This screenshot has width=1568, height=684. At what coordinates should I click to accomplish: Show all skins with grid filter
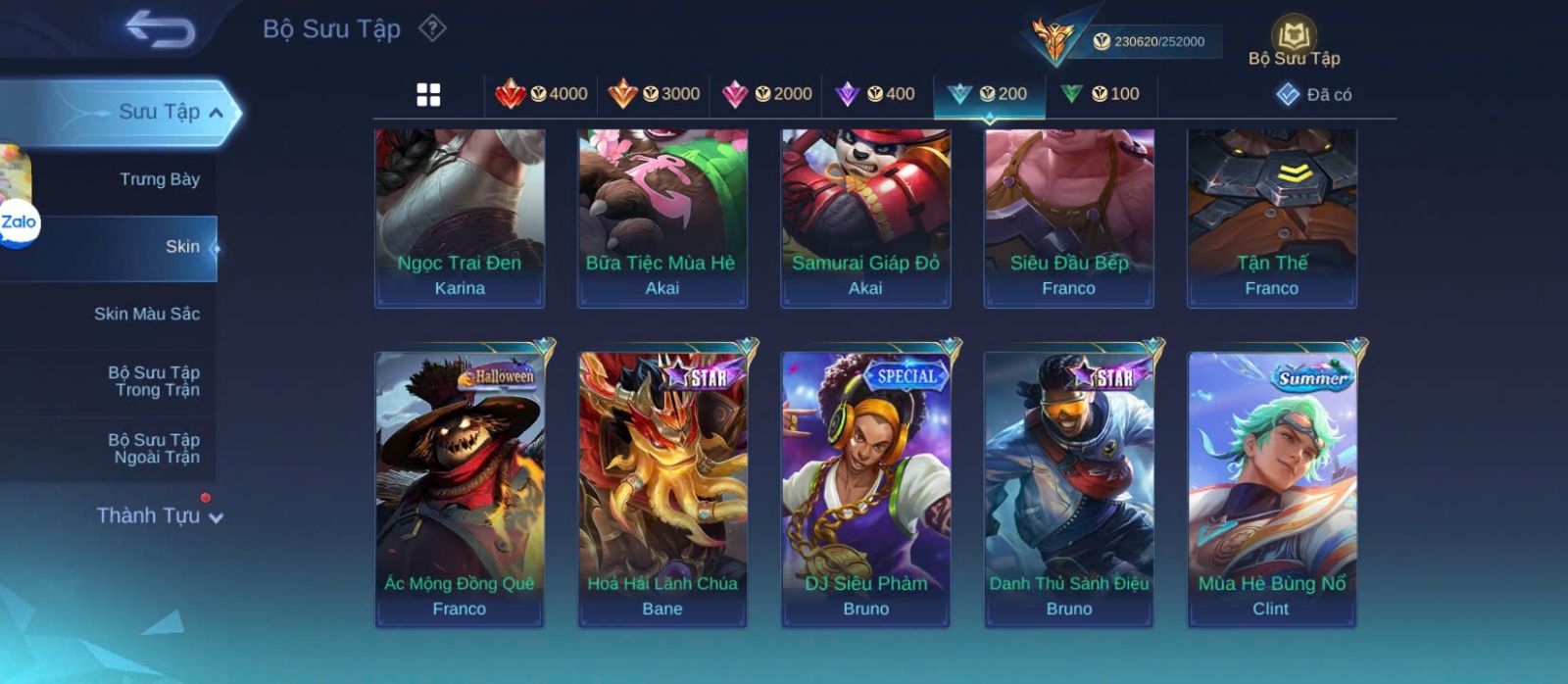coord(428,94)
